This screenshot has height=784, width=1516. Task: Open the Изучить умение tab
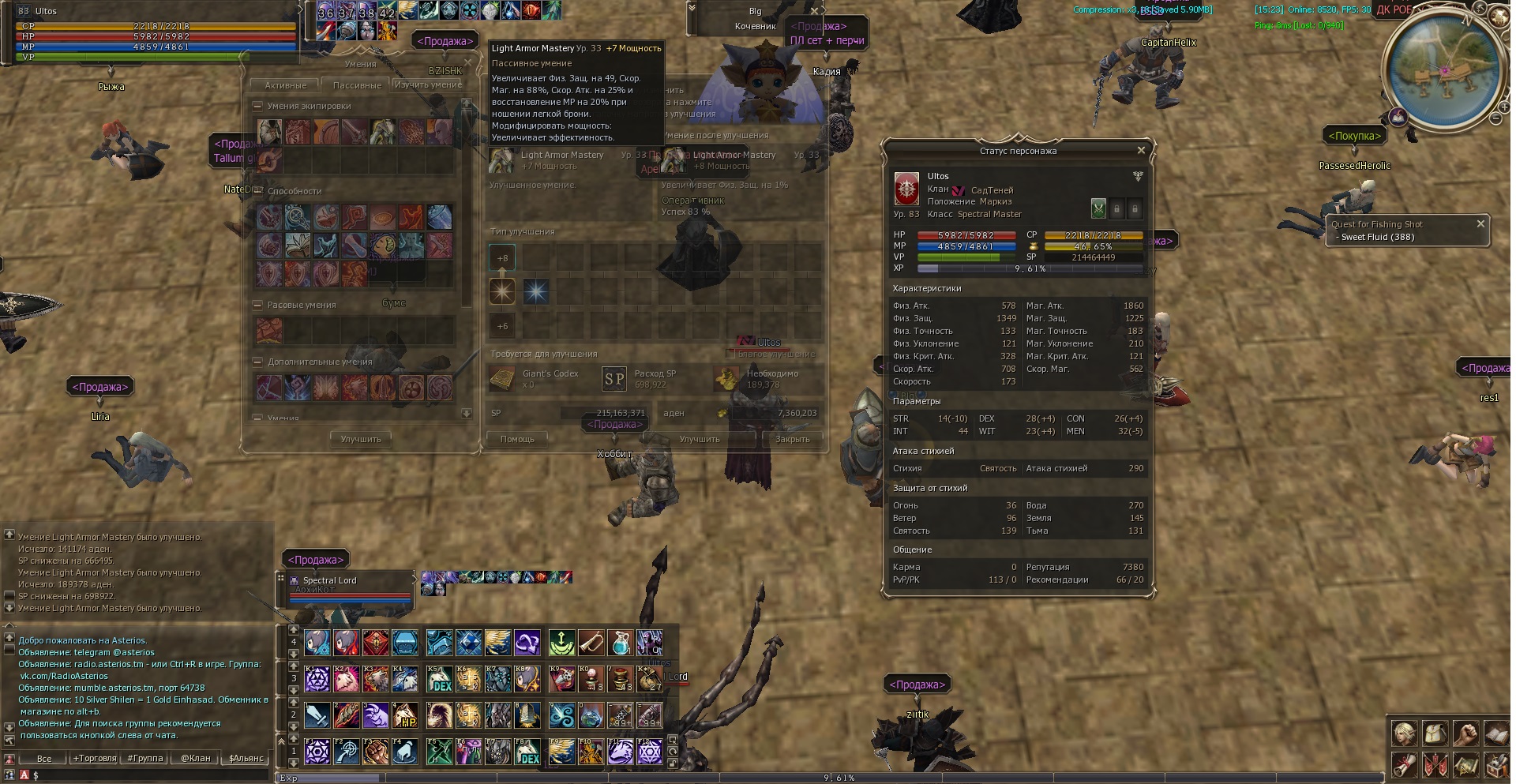click(428, 85)
